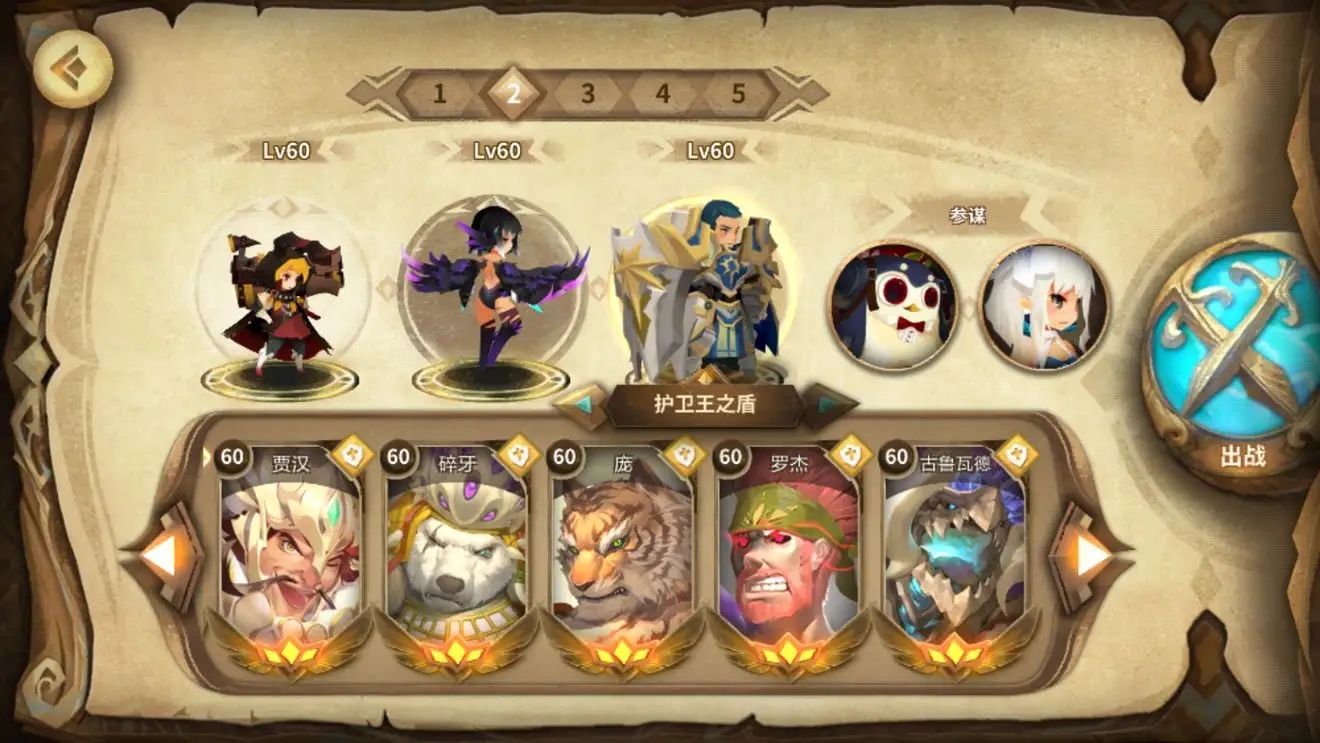Click the left arrow beside 护卫王之盾
1320x743 pixels.
(581, 406)
